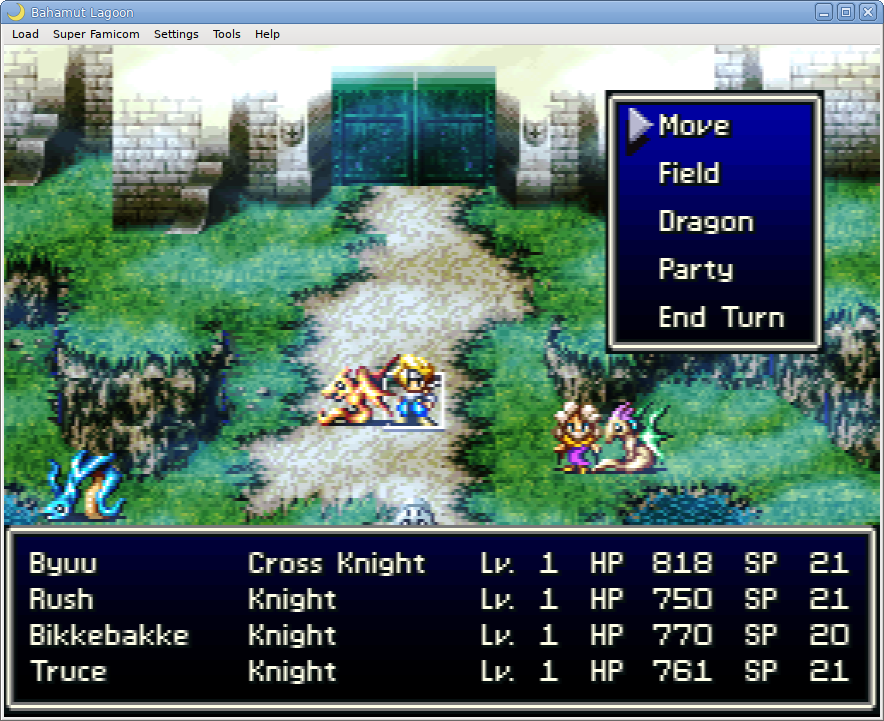
Task: Open the Super Famicom menu
Action: pos(96,34)
